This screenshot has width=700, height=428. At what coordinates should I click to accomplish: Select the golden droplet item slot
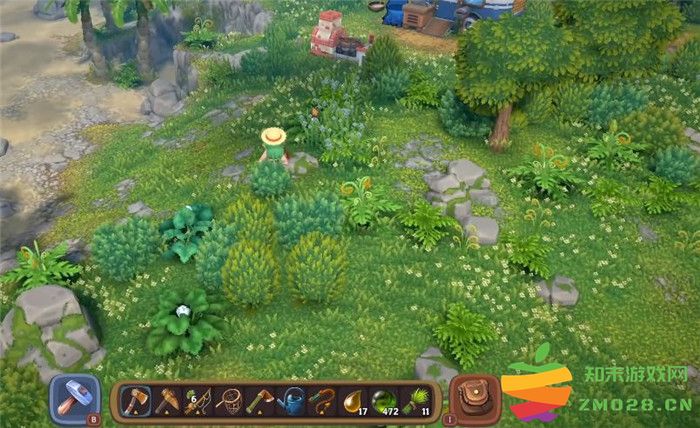point(354,401)
